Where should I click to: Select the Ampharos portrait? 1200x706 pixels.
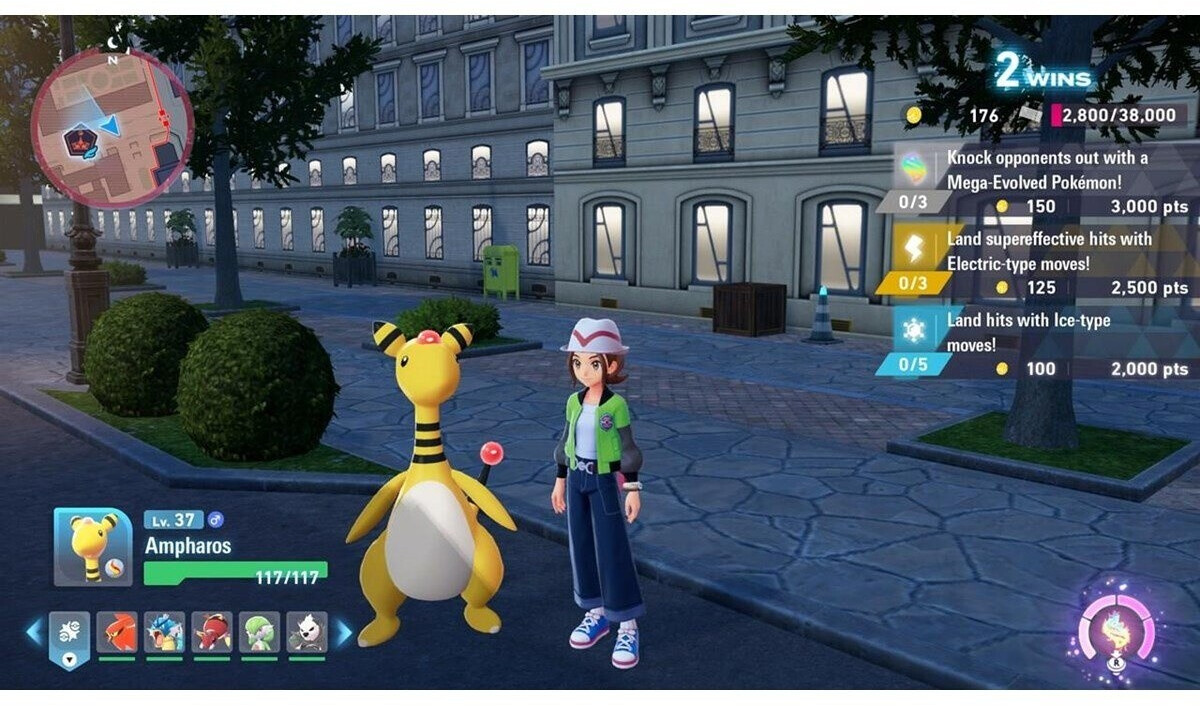tap(92, 547)
